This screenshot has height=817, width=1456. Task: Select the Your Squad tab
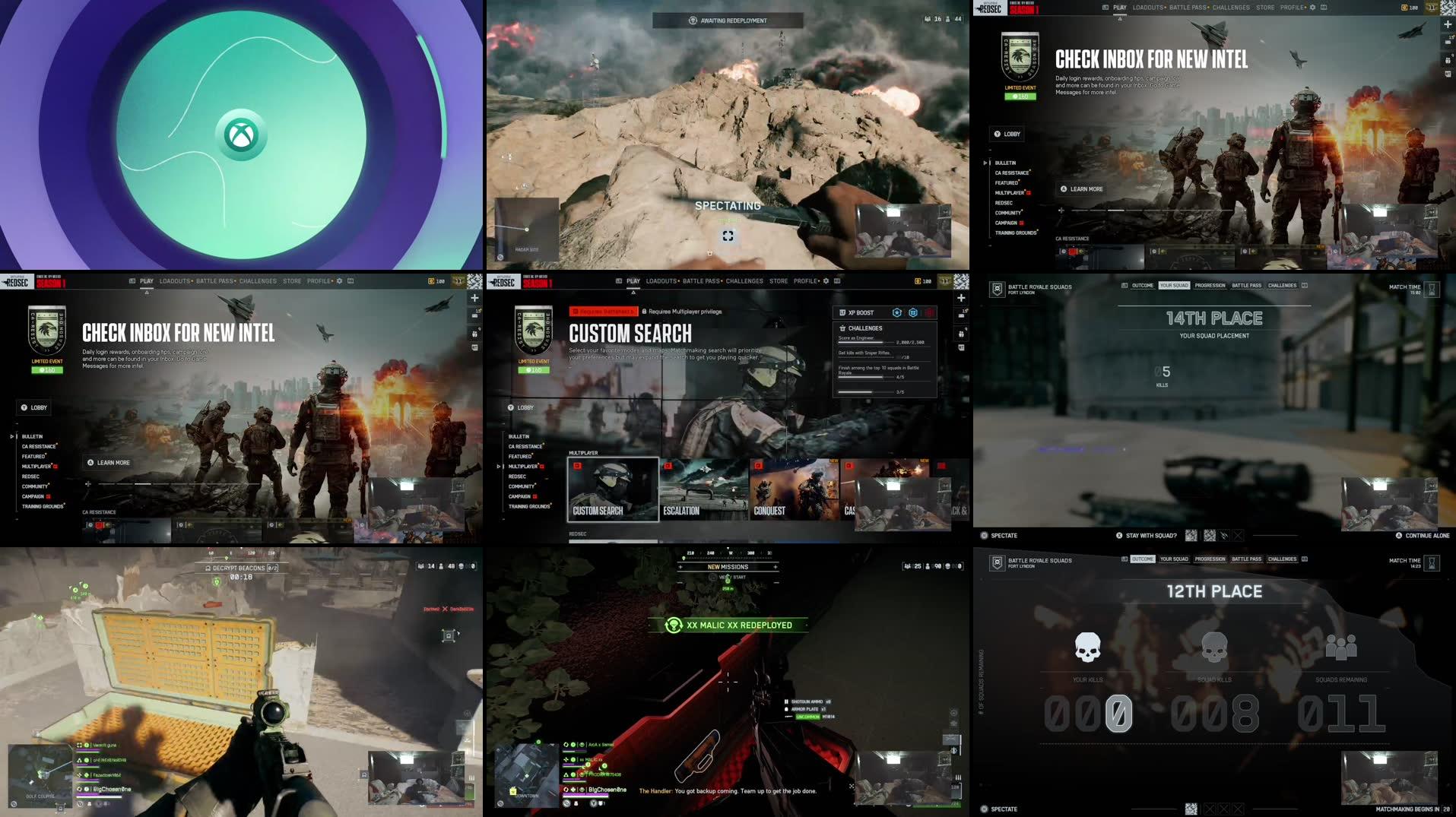pyautogui.click(x=1175, y=285)
